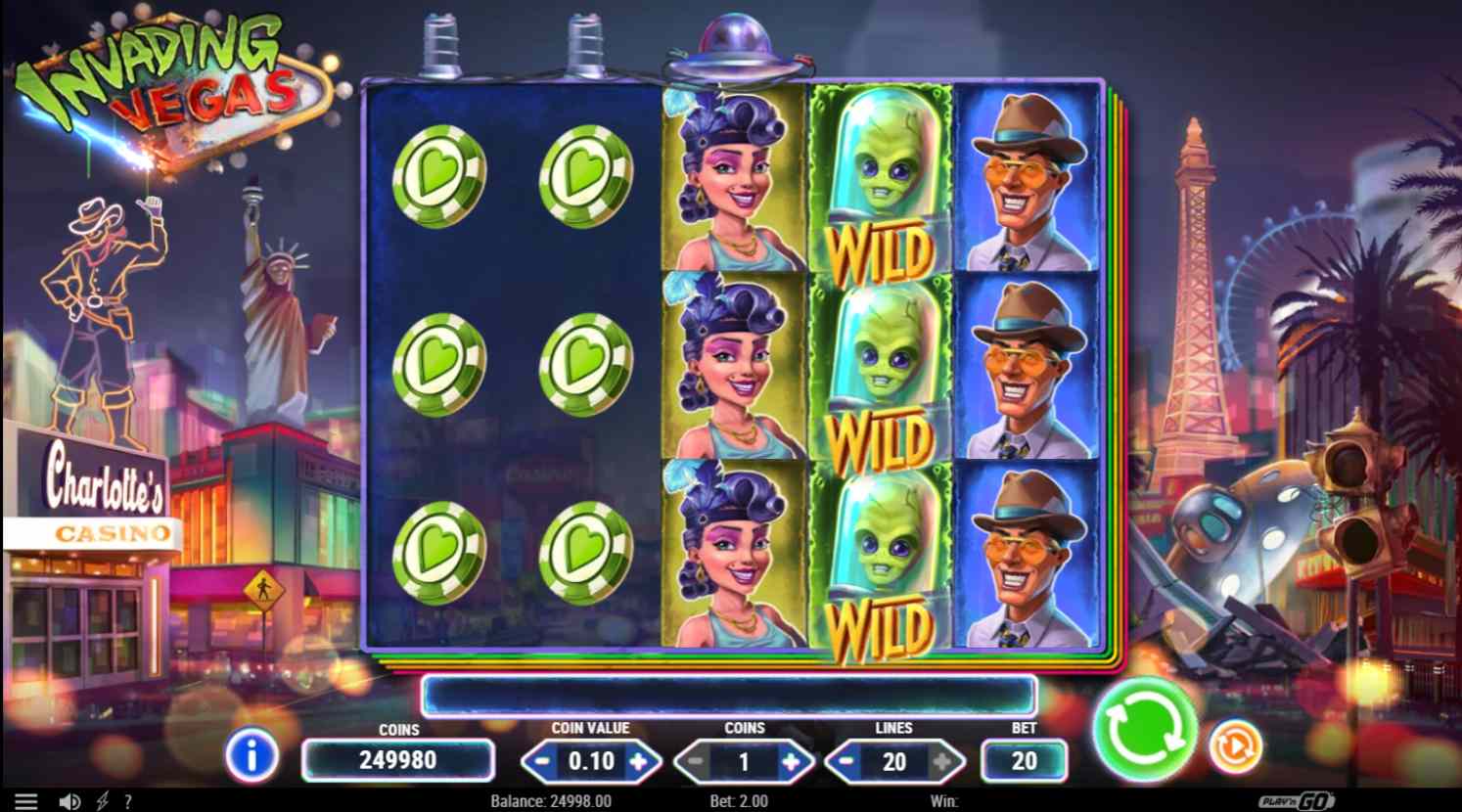Toggle the lightning bolt fast play
Screen dimensions: 1462x812
102,801
